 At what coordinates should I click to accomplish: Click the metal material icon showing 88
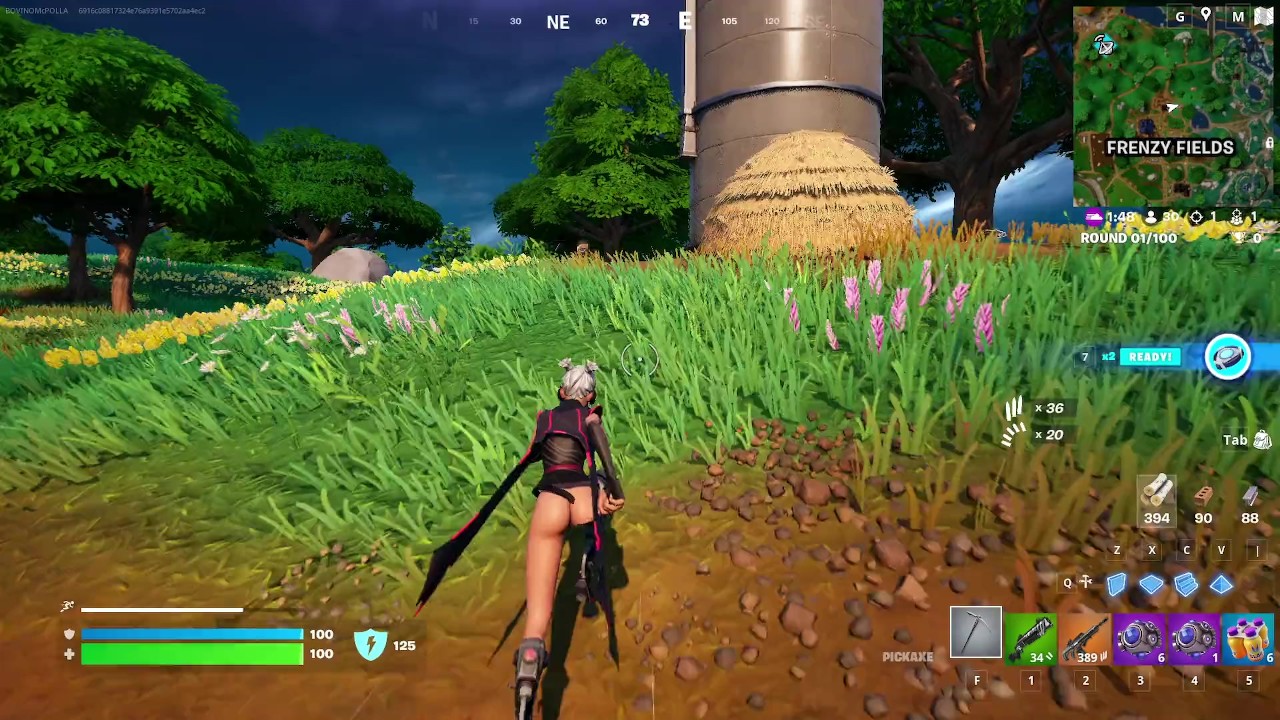tap(1250, 497)
